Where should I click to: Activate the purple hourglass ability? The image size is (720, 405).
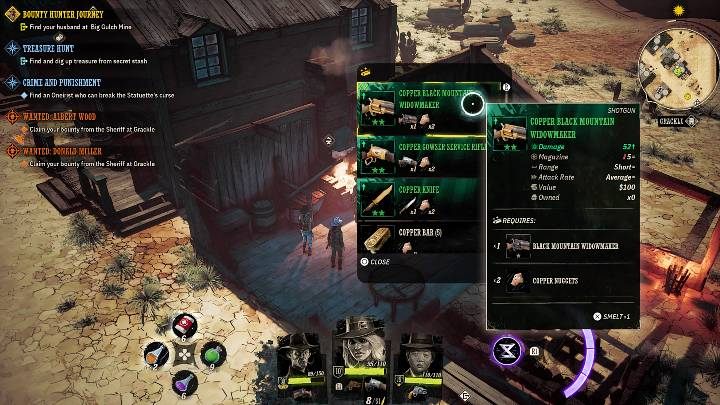point(506,350)
